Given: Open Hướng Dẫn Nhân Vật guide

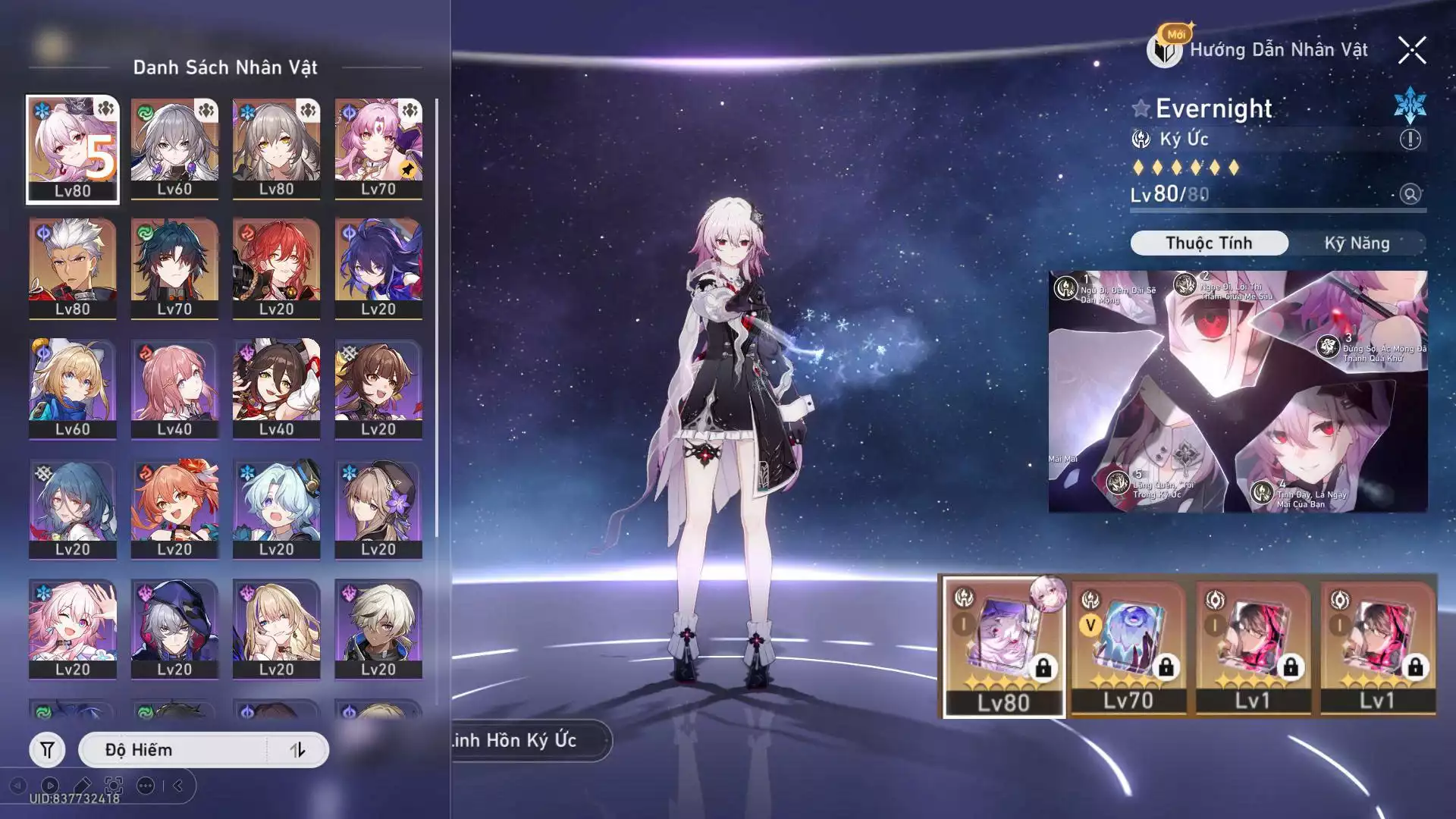Looking at the screenshot, I should [1259, 50].
